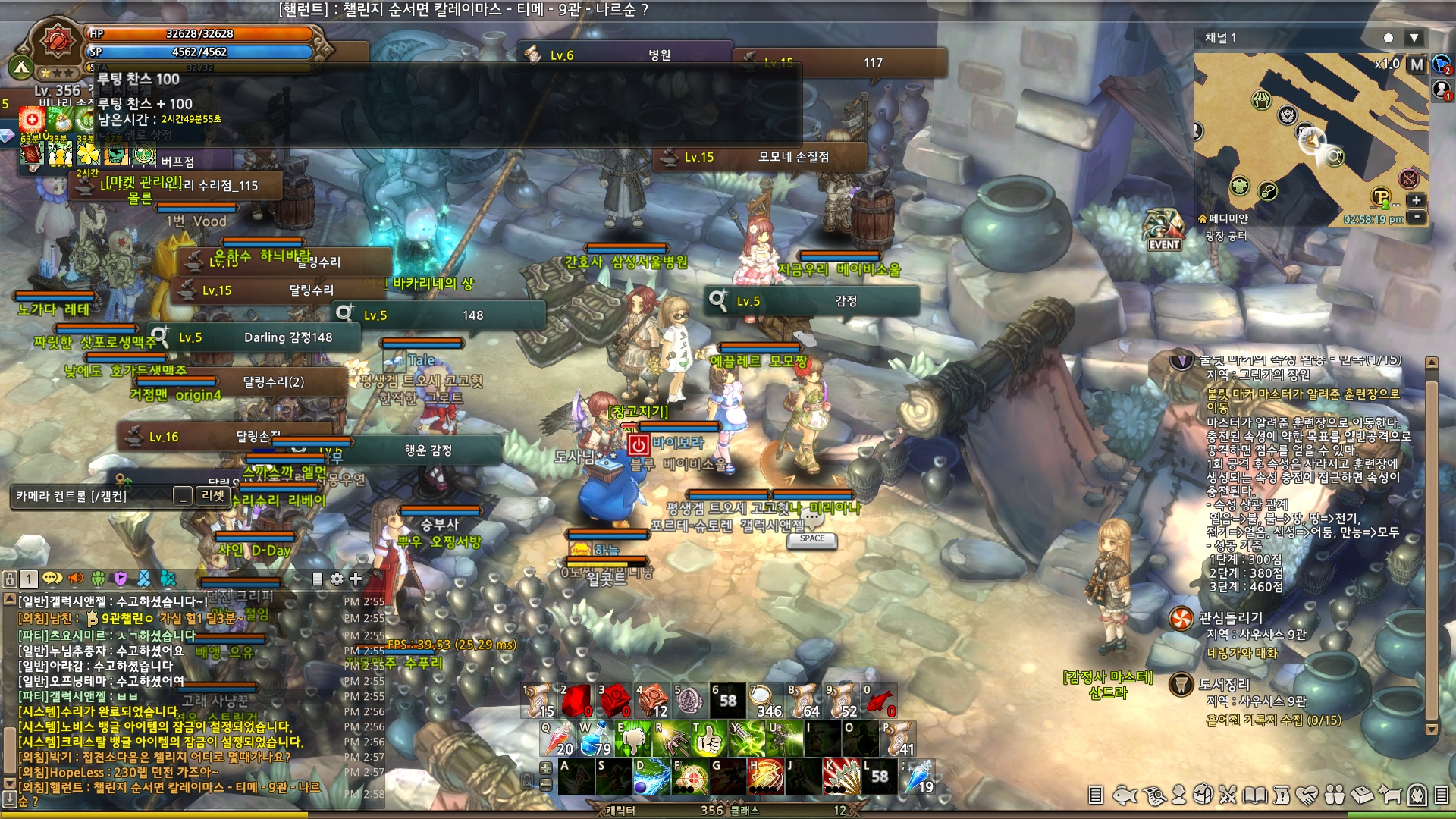Screen dimensions: 1456x819
Task: Activate the target crosshair skill in F slot
Action: [x=691, y=777]
